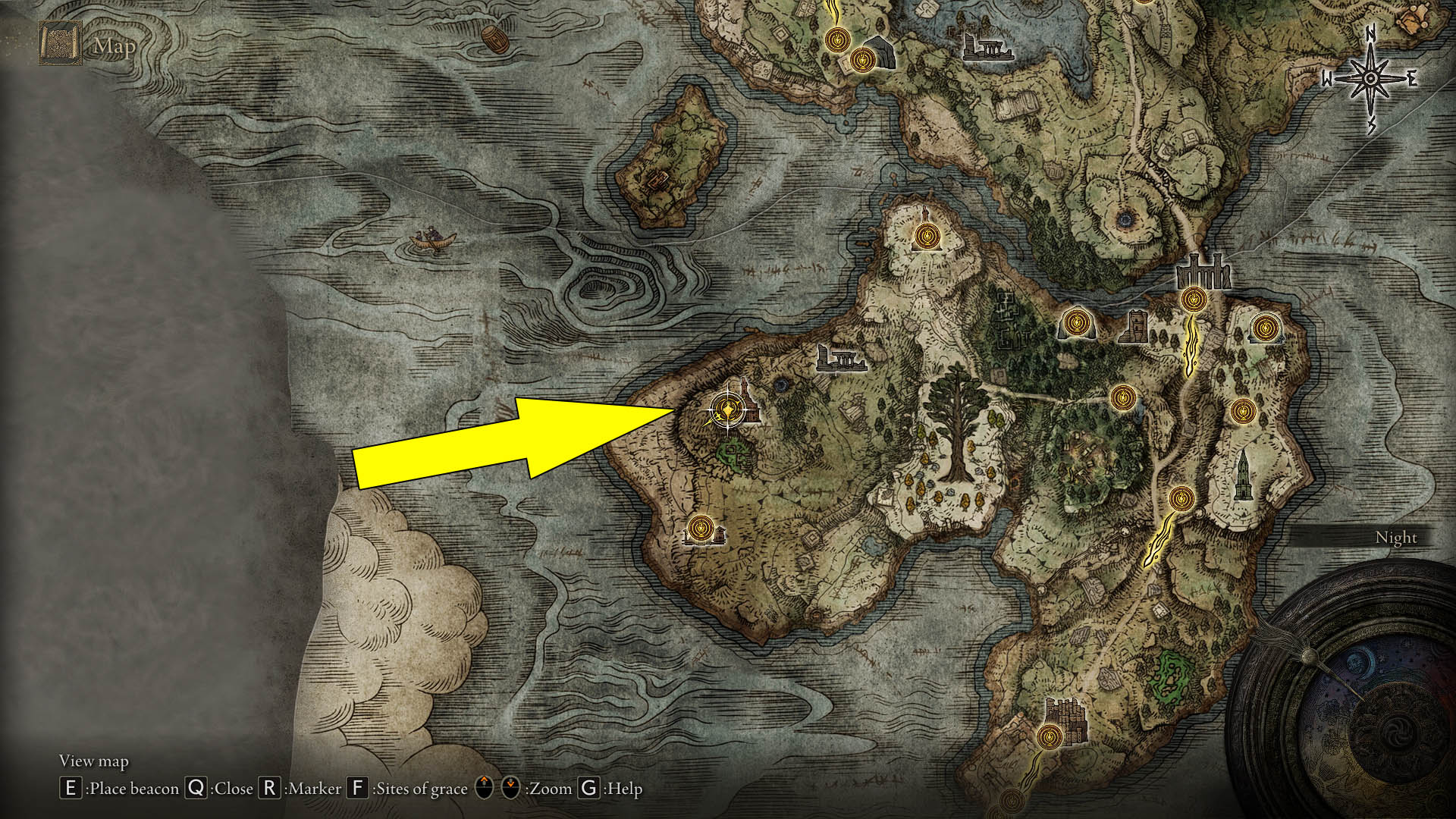The height and width of the screenshot is (819, 1456).
Task: Select the northernmost grace on the peninsula bluff
Action: point(928,237)
